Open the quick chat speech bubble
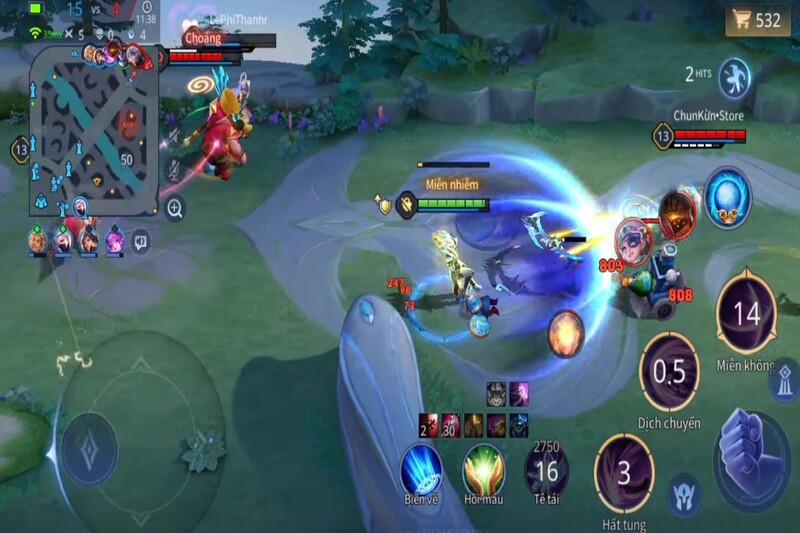Image resolution: width=800 pixels, height=533 pixels. (141, 240)
